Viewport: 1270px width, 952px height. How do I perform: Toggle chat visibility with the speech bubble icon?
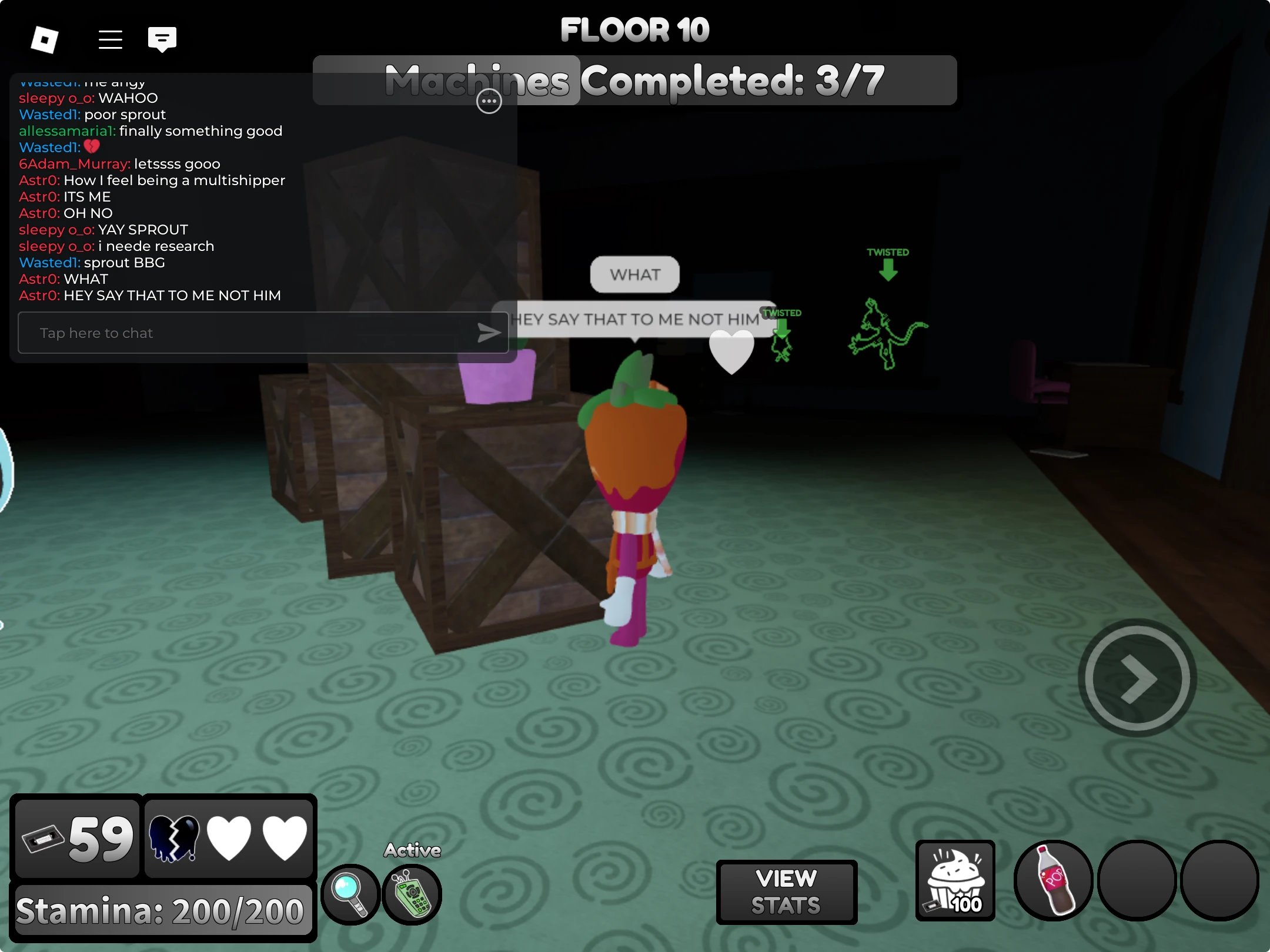tap(161, 39)
